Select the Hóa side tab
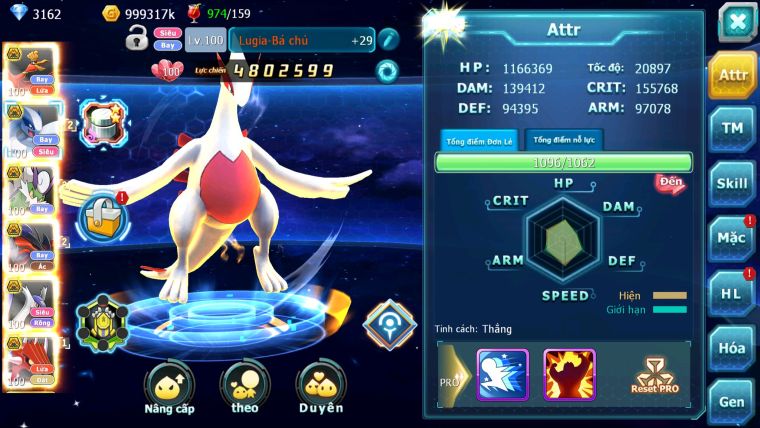Image resolution: width=760 pixels, height=428 pixels. pyautogui.click(x=733, y=347)
